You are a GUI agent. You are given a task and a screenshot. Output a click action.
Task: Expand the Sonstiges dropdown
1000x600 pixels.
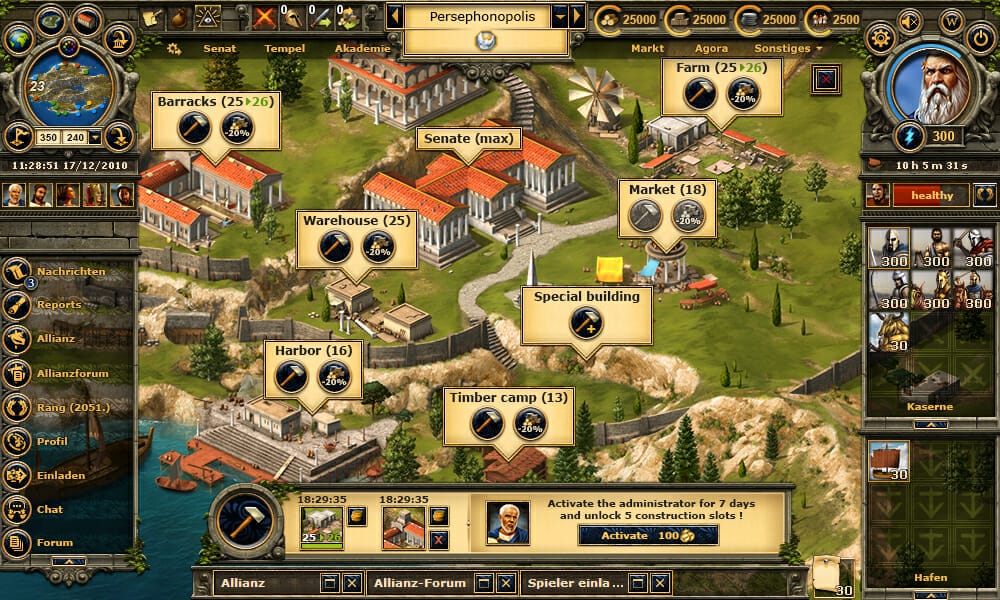pos(789,48)
